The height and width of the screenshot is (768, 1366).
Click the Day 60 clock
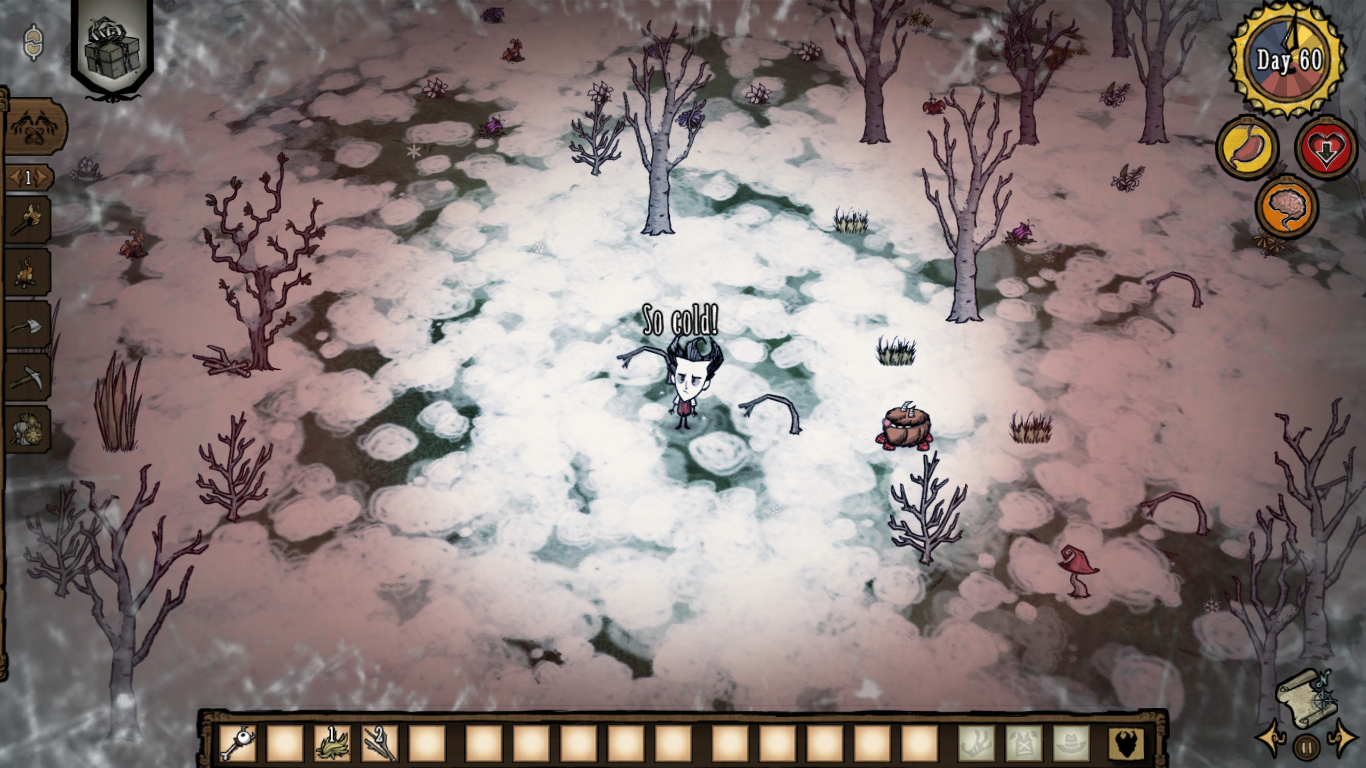coord(1289,60)
